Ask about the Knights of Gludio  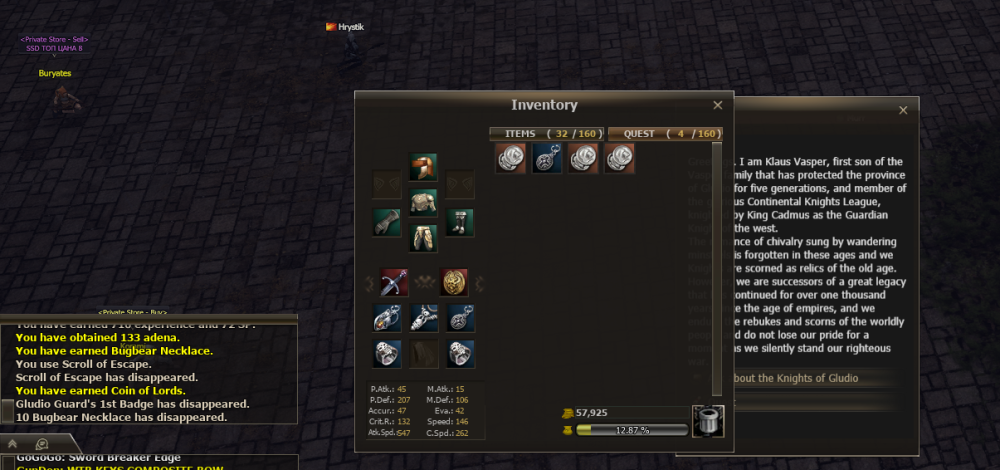[x=790, y=378]
